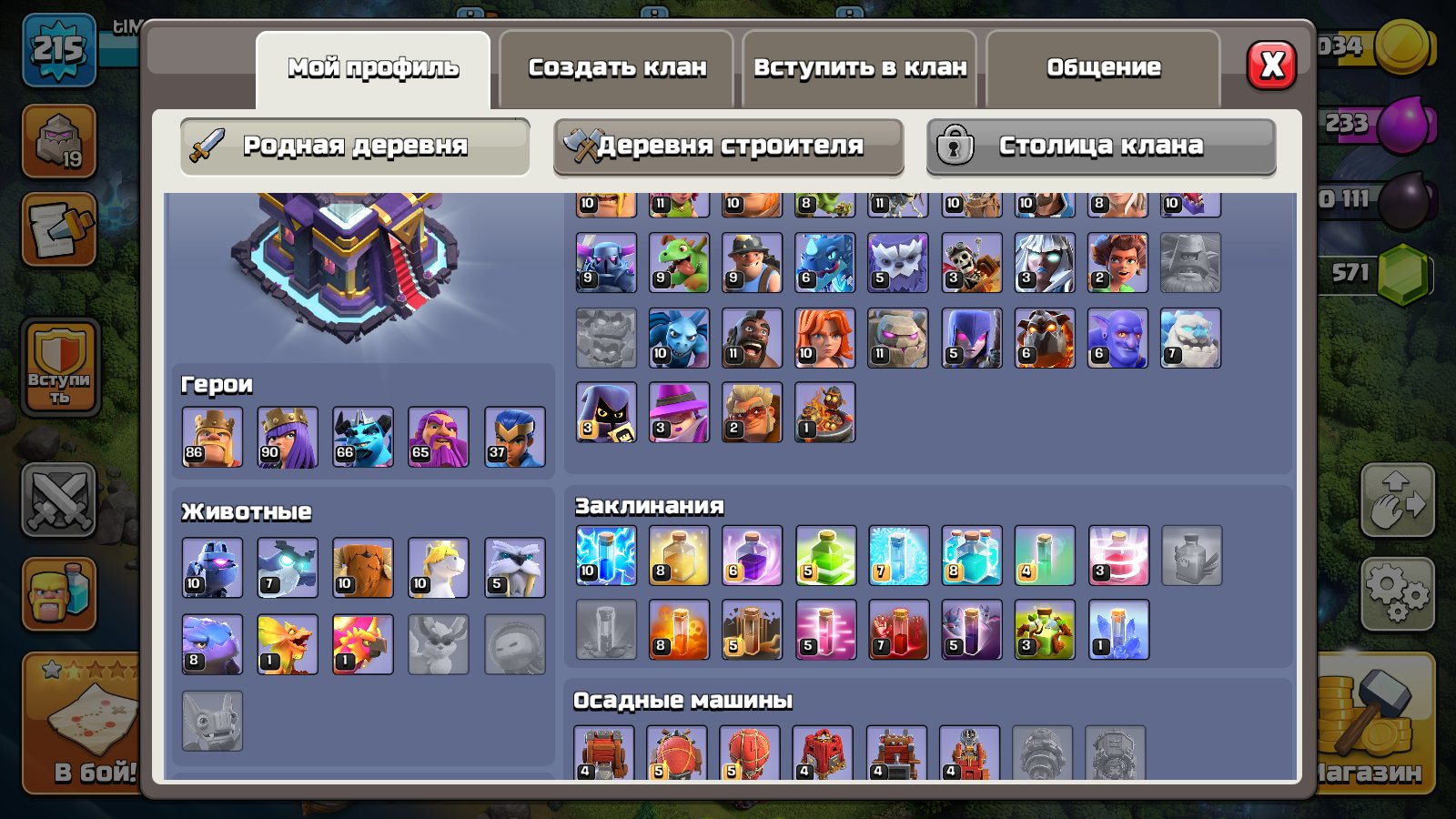The height and width of the screenshot is (819, 1456).
Task: Select the Barbarian King hero portrait
Action: click(210, 437)
